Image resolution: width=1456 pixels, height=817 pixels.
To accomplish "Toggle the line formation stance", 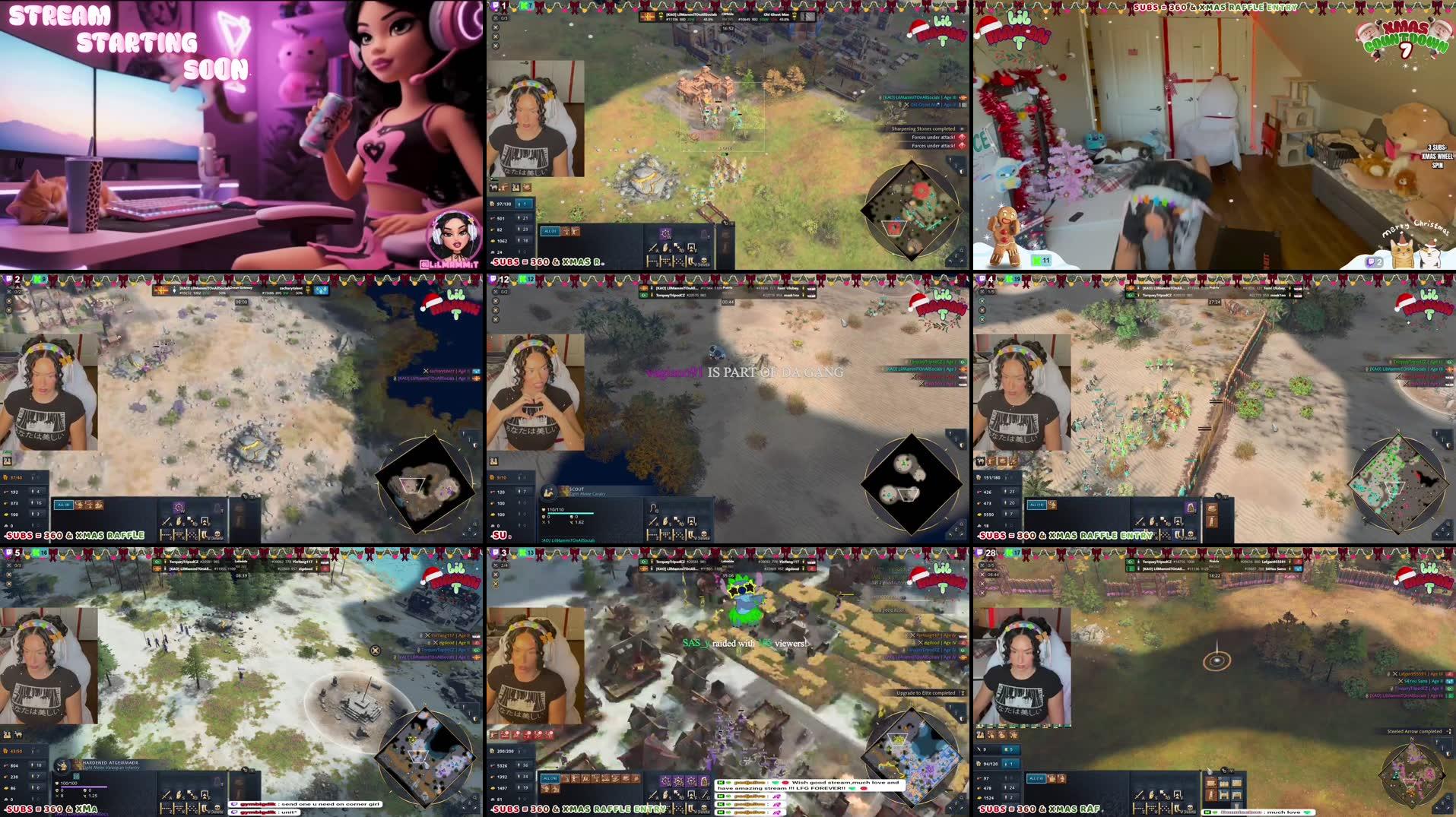I will click(x=652, y=261).
